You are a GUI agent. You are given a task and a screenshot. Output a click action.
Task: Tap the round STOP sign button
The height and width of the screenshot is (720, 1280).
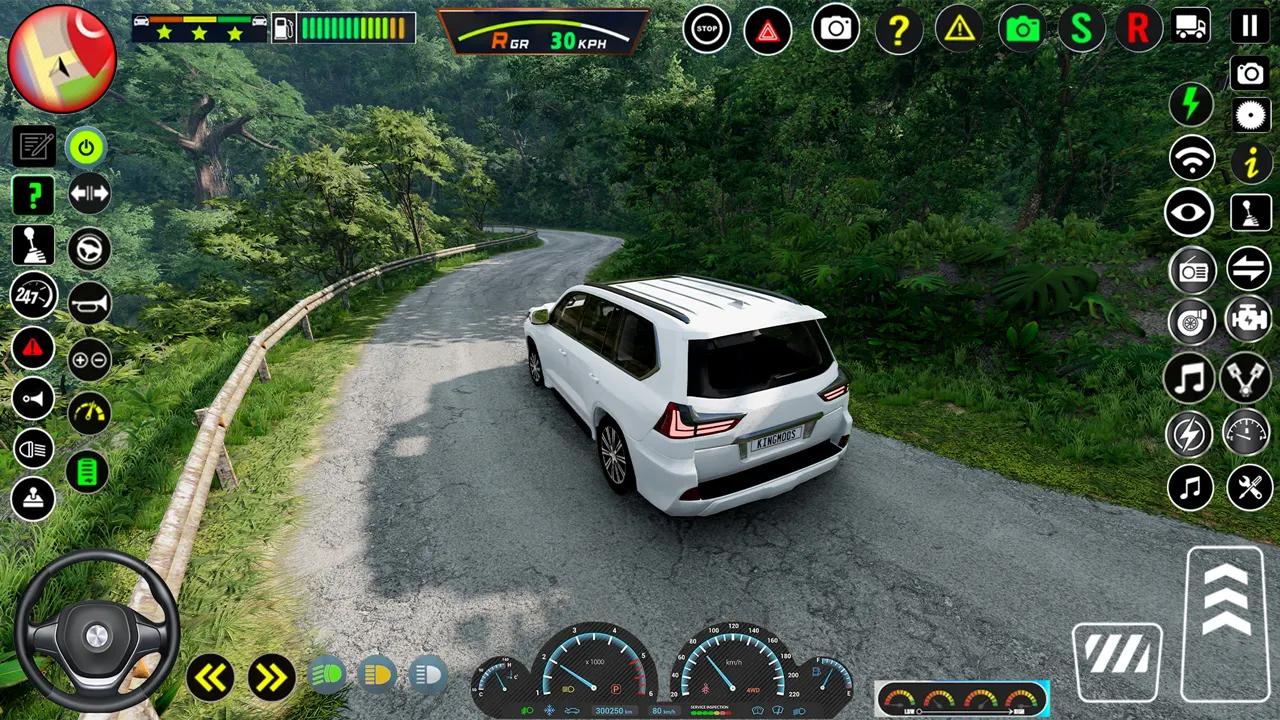click(707, 29)
